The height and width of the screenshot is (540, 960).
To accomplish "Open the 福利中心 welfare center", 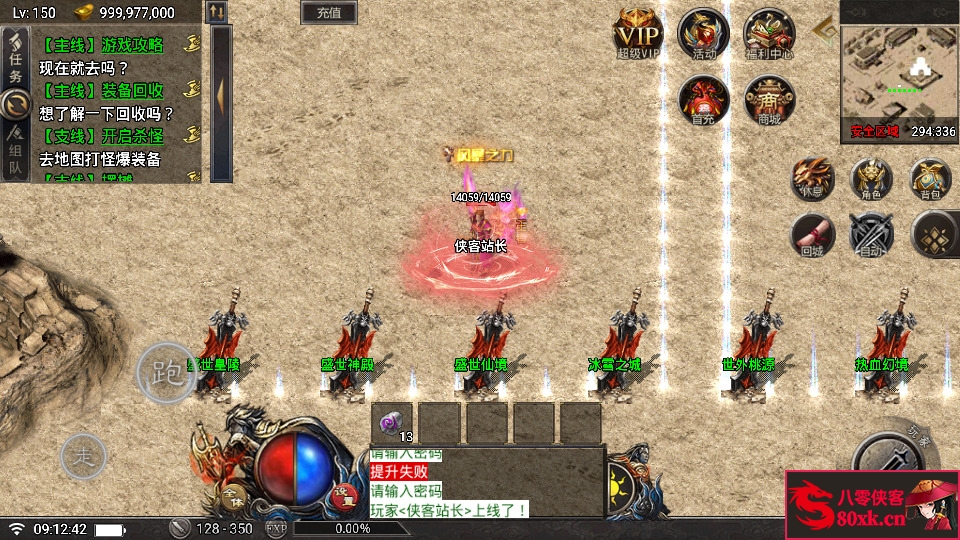I will [769, 33].
